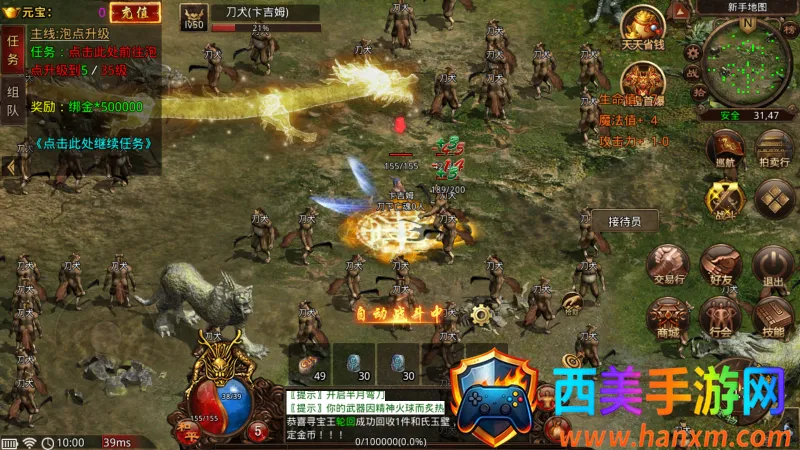800x450 pixels.
Task: Toggle the 战斗 crossed-swords combat button
Action: point(725,199)
